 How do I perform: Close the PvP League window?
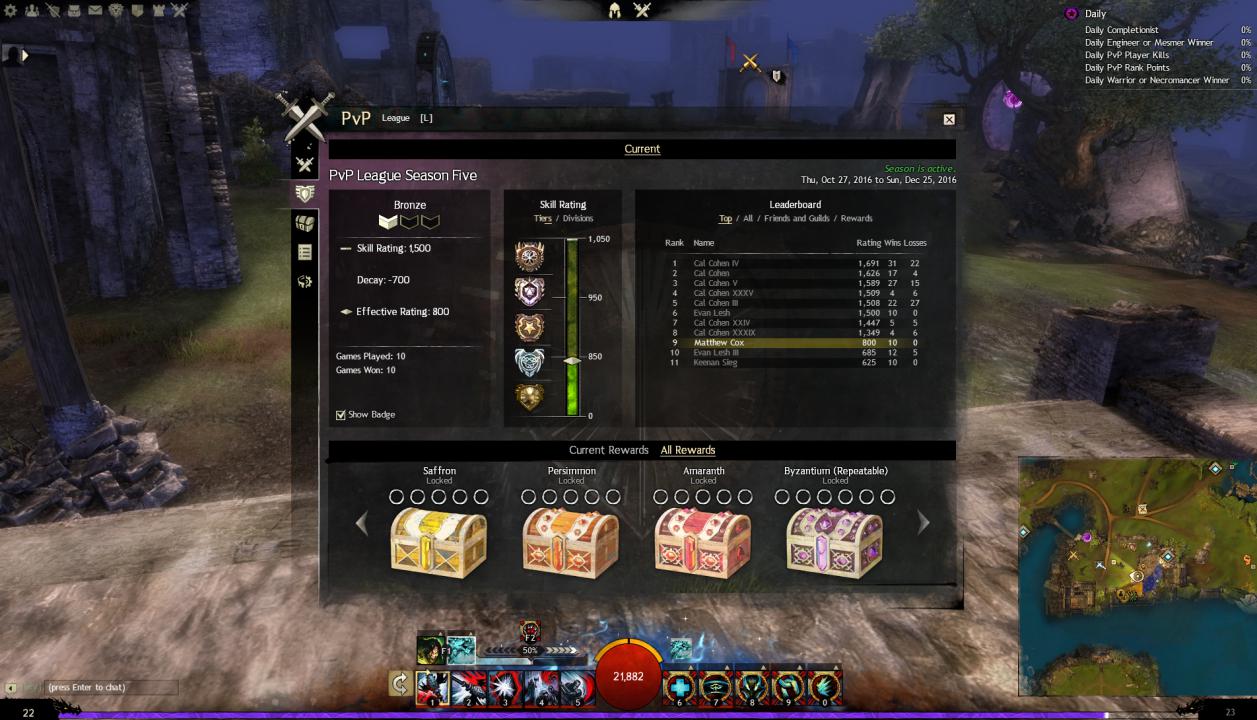949,119
